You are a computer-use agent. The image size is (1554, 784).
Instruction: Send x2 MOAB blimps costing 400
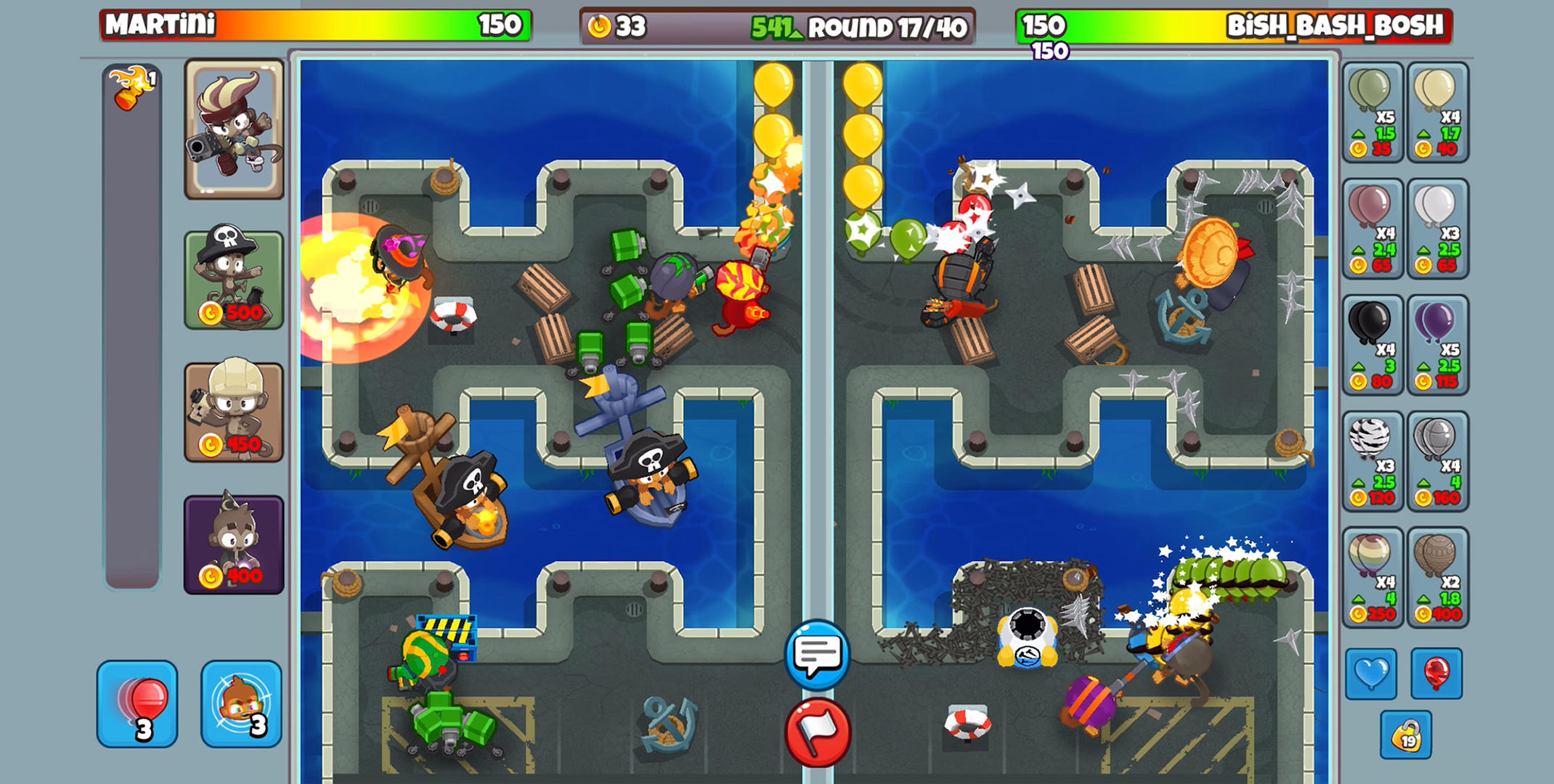1439,577
